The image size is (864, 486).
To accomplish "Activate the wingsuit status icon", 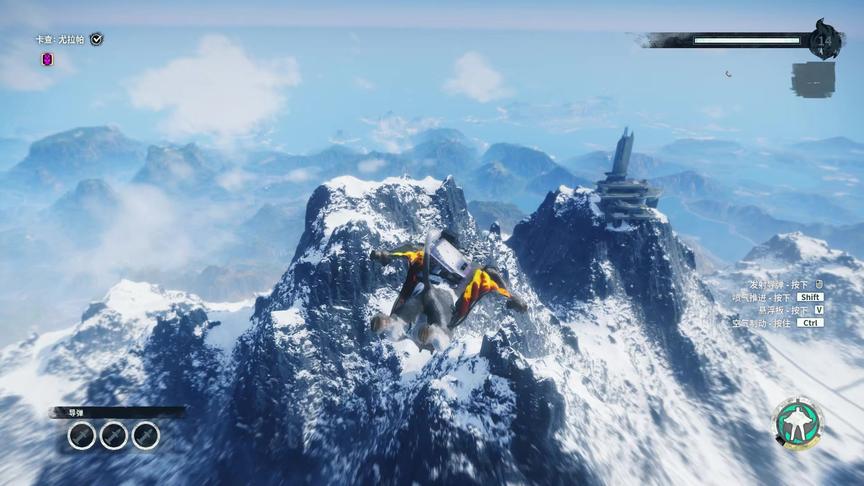I will coord(798,424).
